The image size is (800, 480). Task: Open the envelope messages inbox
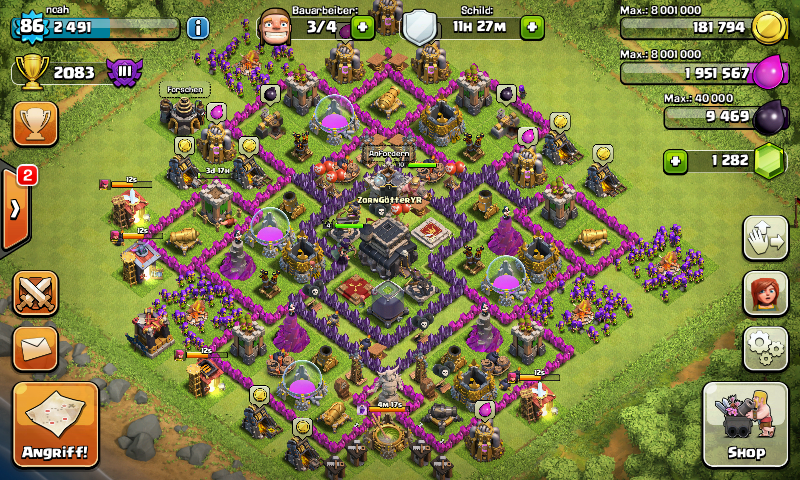[x=34, y=347]
